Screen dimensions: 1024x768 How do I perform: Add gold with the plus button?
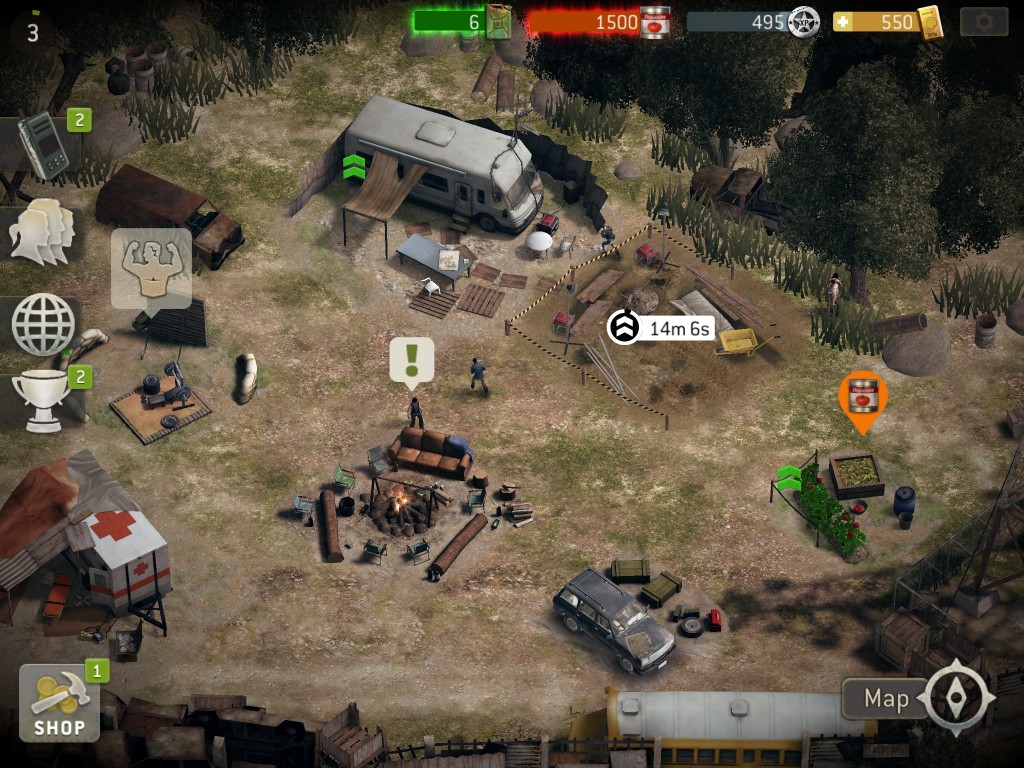pyautogui.click(x=843, y=21)
